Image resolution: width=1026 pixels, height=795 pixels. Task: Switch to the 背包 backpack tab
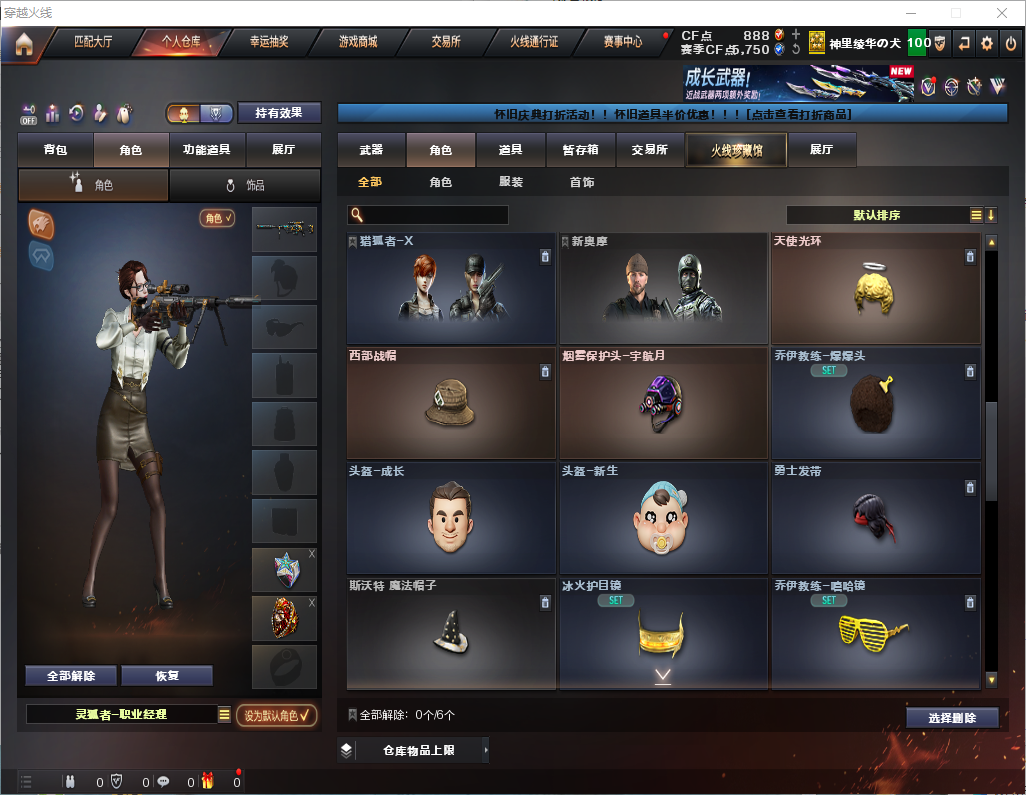click(x=55, y=150)
